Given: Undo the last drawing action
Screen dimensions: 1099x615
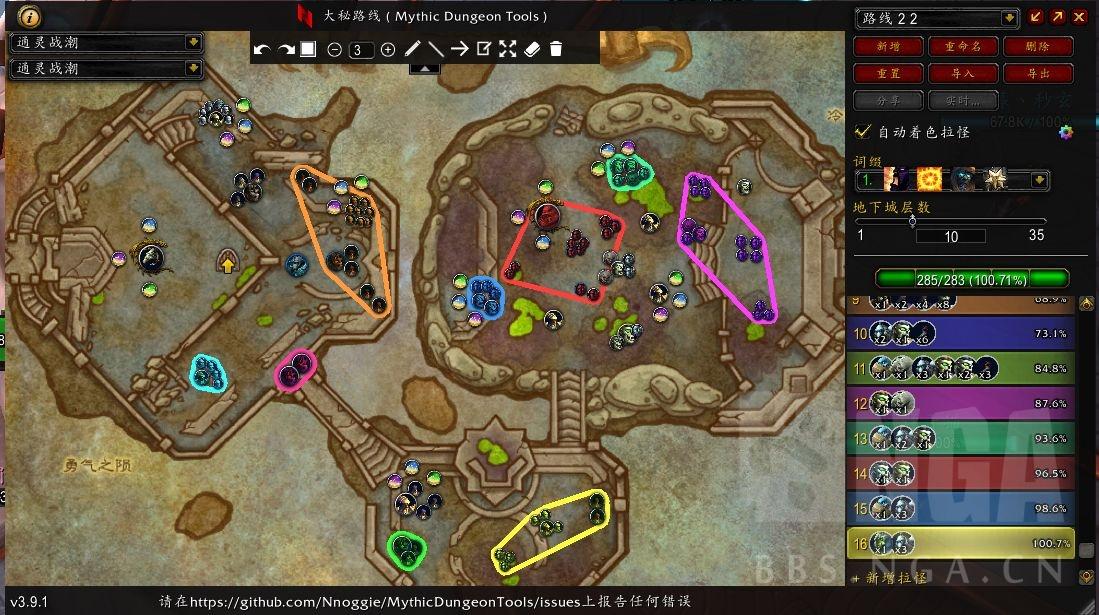Looking at the screenshot, I should pos(262,49).
